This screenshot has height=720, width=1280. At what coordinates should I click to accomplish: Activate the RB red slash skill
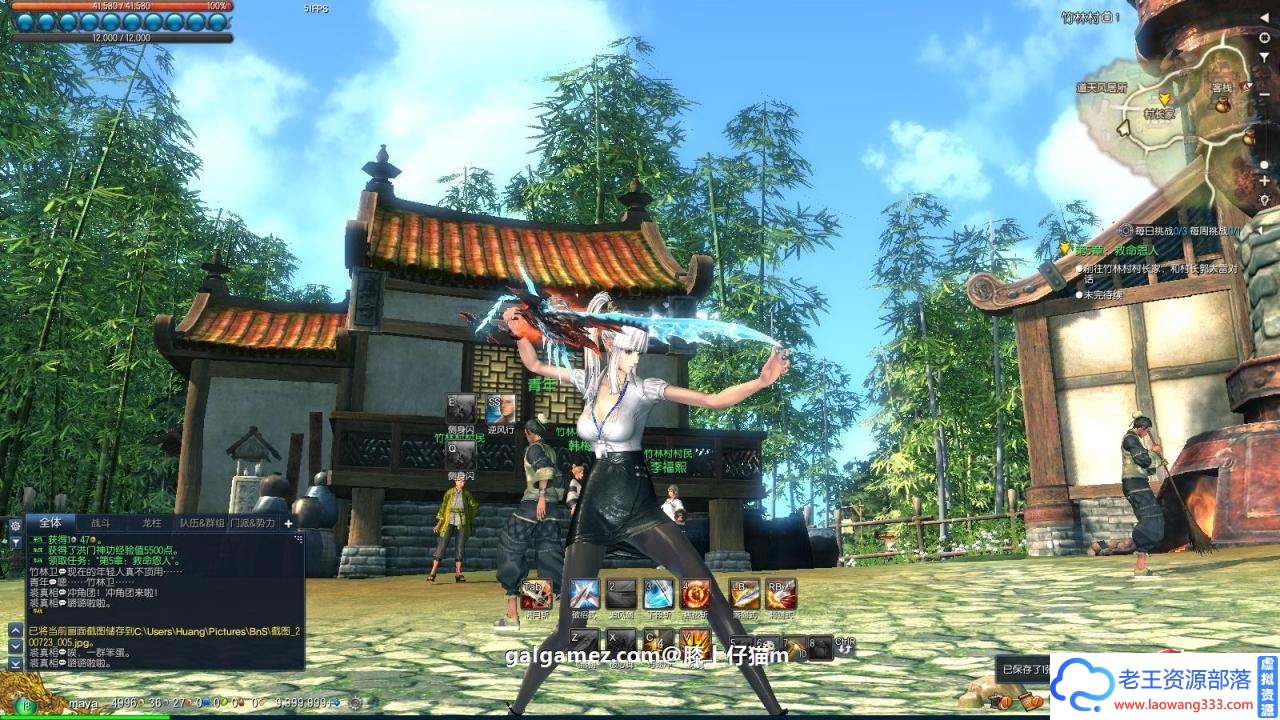click(781, 594)
